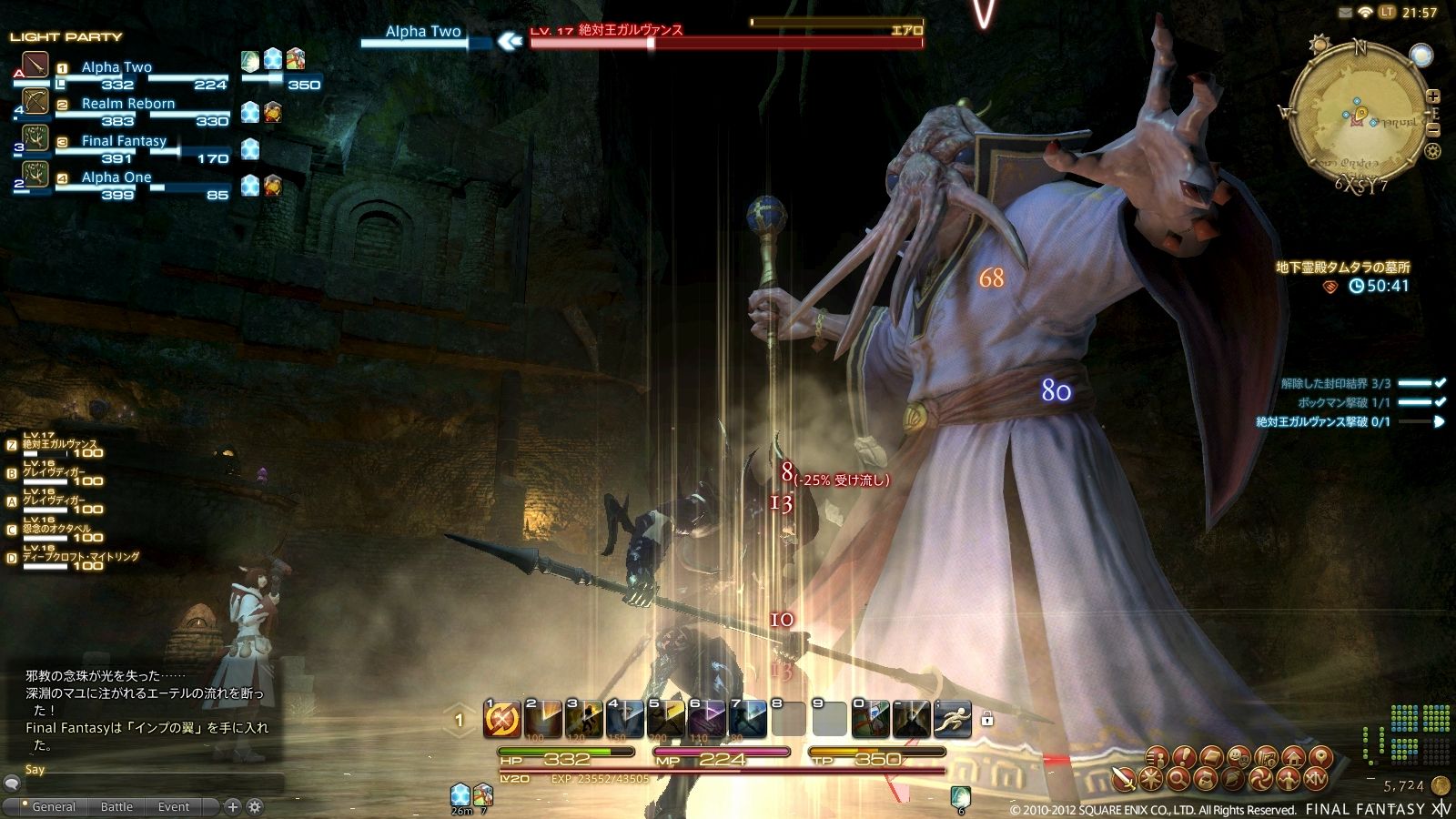Open the Housing home icon
The height and width of the screenshot is (819, 1456).
(1293, 757)
